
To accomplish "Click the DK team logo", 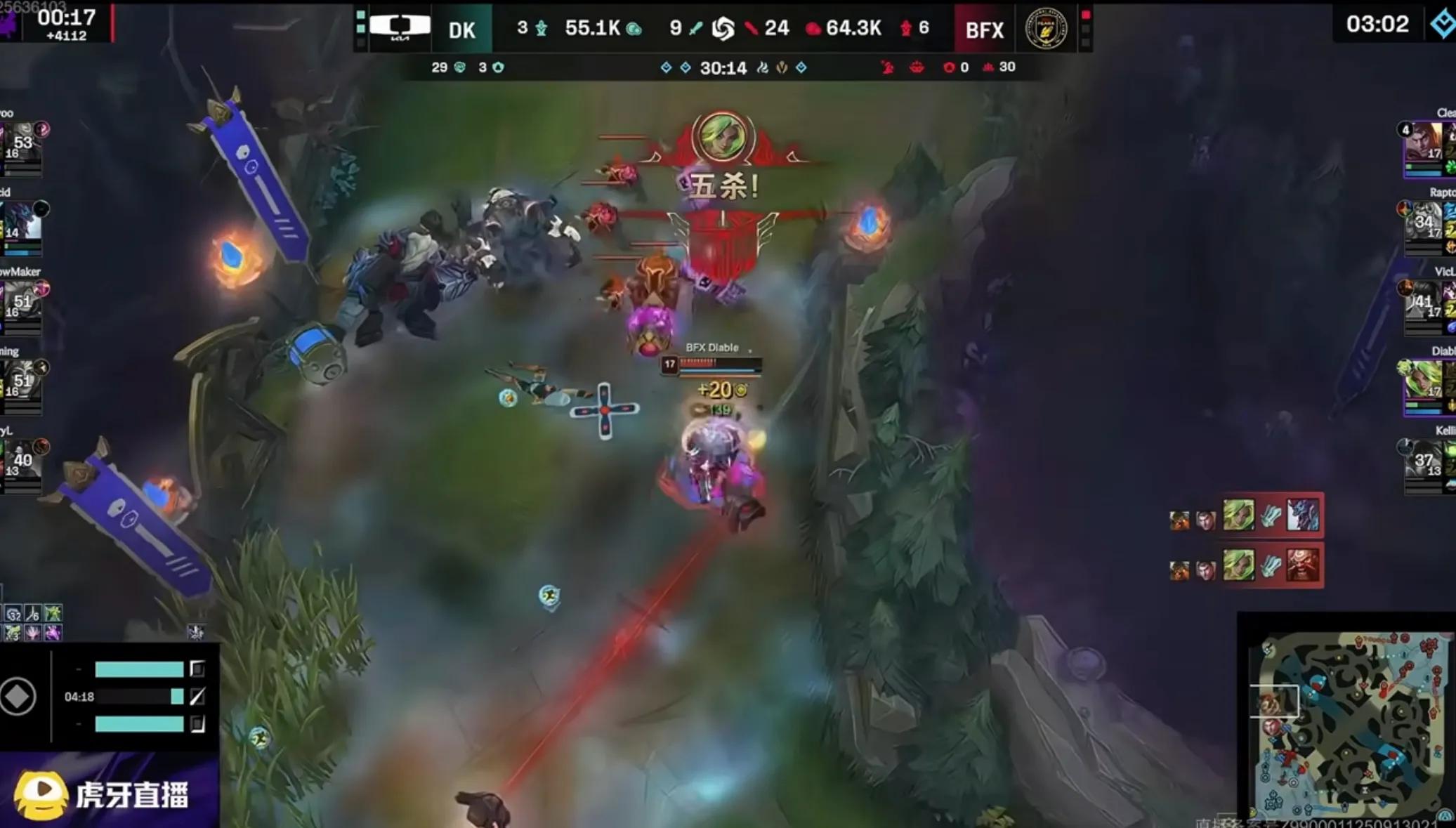I will 400,27.
